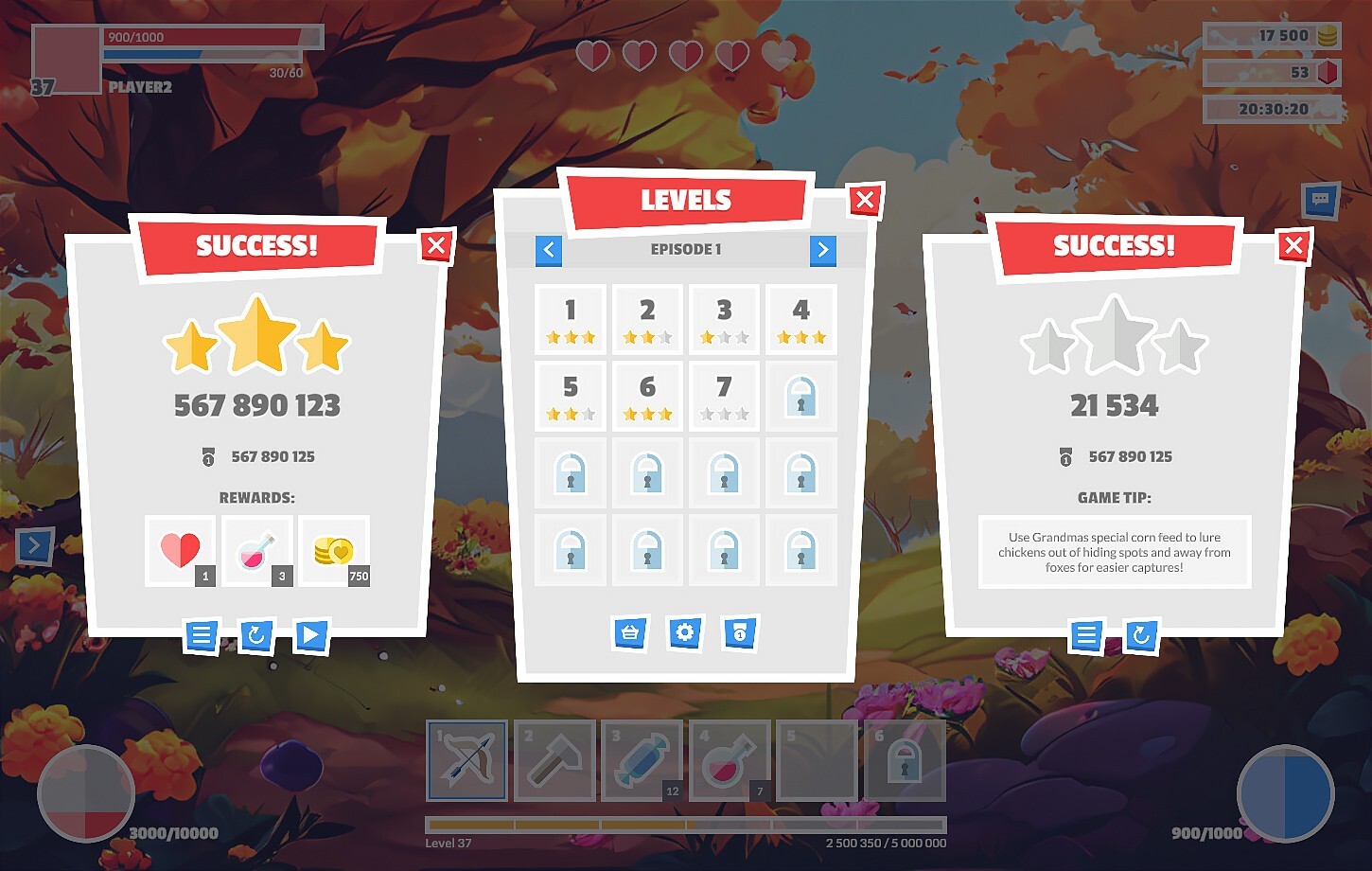Image resolution: width=1372 pixels, height=871 pixels.
Task: Use the red potion in hotbar slot 4
Action: [730, 760]
